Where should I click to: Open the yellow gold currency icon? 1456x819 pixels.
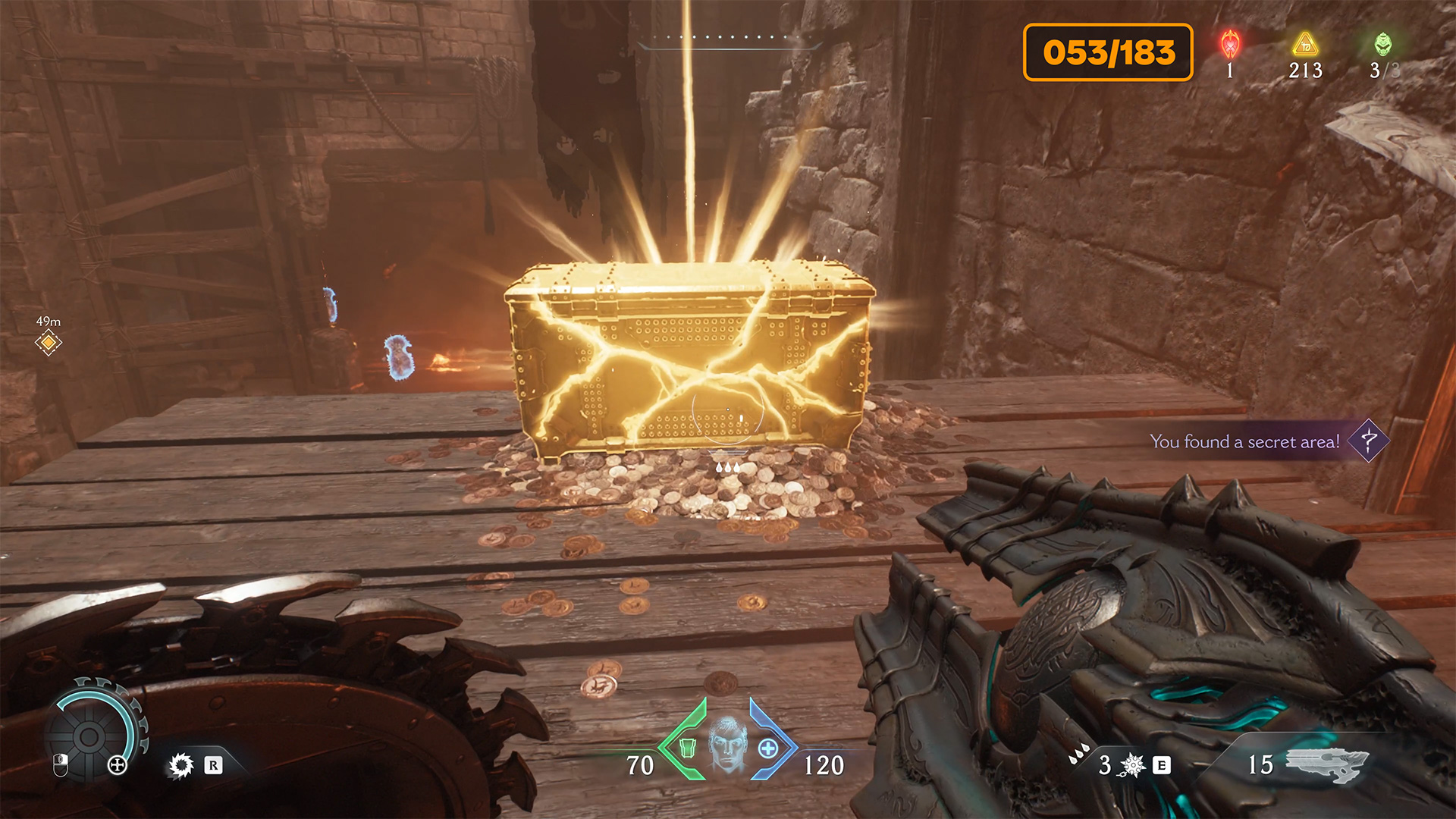(x=1305, y=45)
